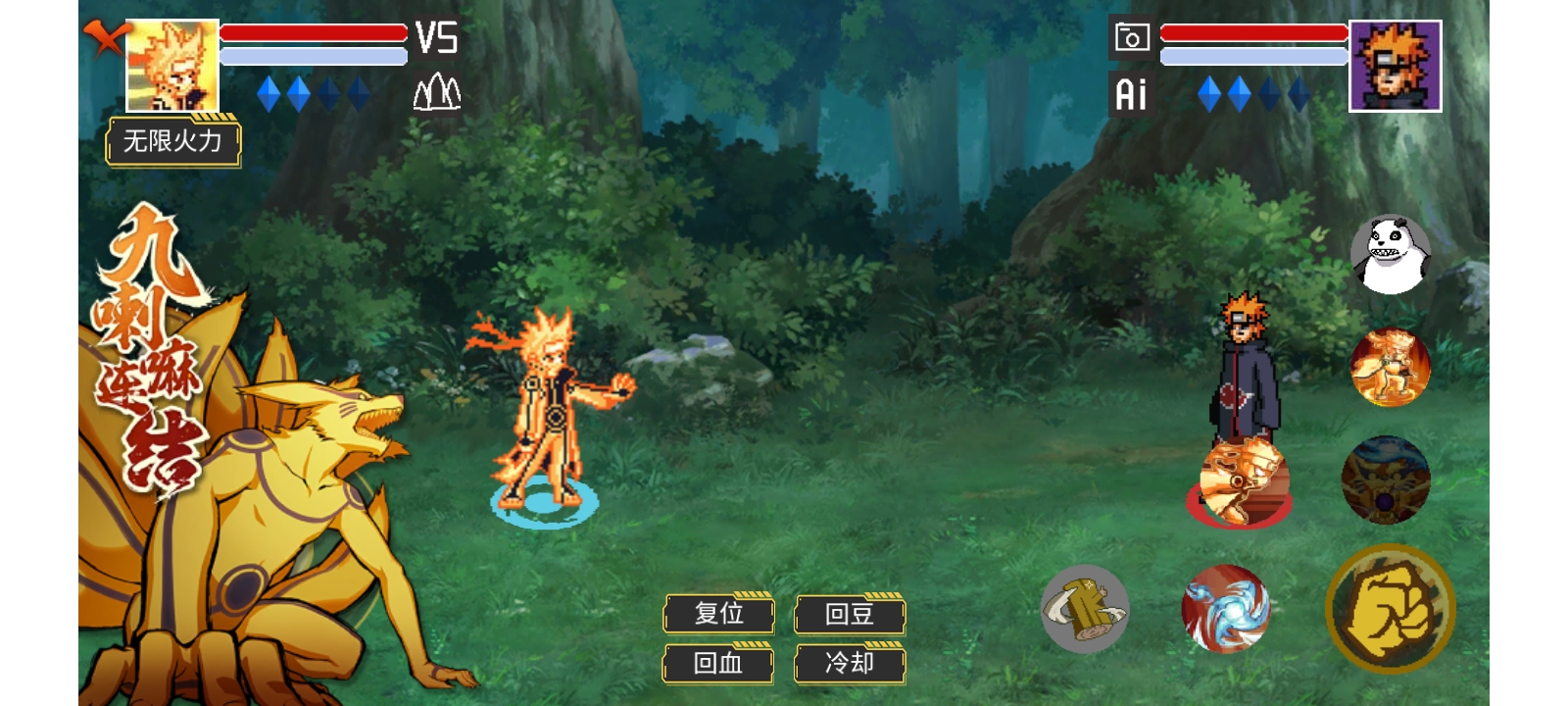Close the battle with the red X
Viewport: 1568px width, 706px height.
coord(105,37)
